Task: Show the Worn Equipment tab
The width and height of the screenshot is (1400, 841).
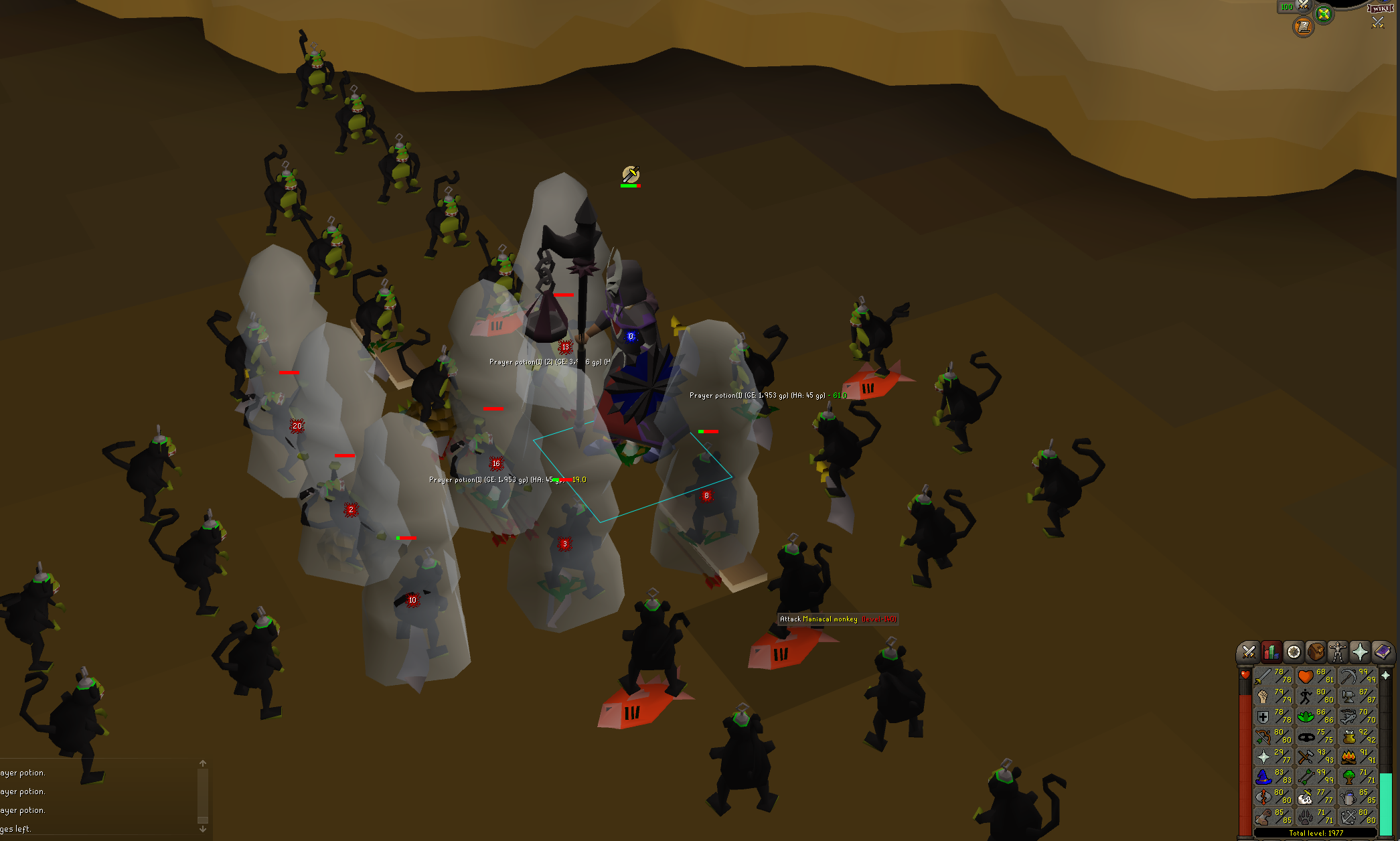Action: [x=1338, y=652]
